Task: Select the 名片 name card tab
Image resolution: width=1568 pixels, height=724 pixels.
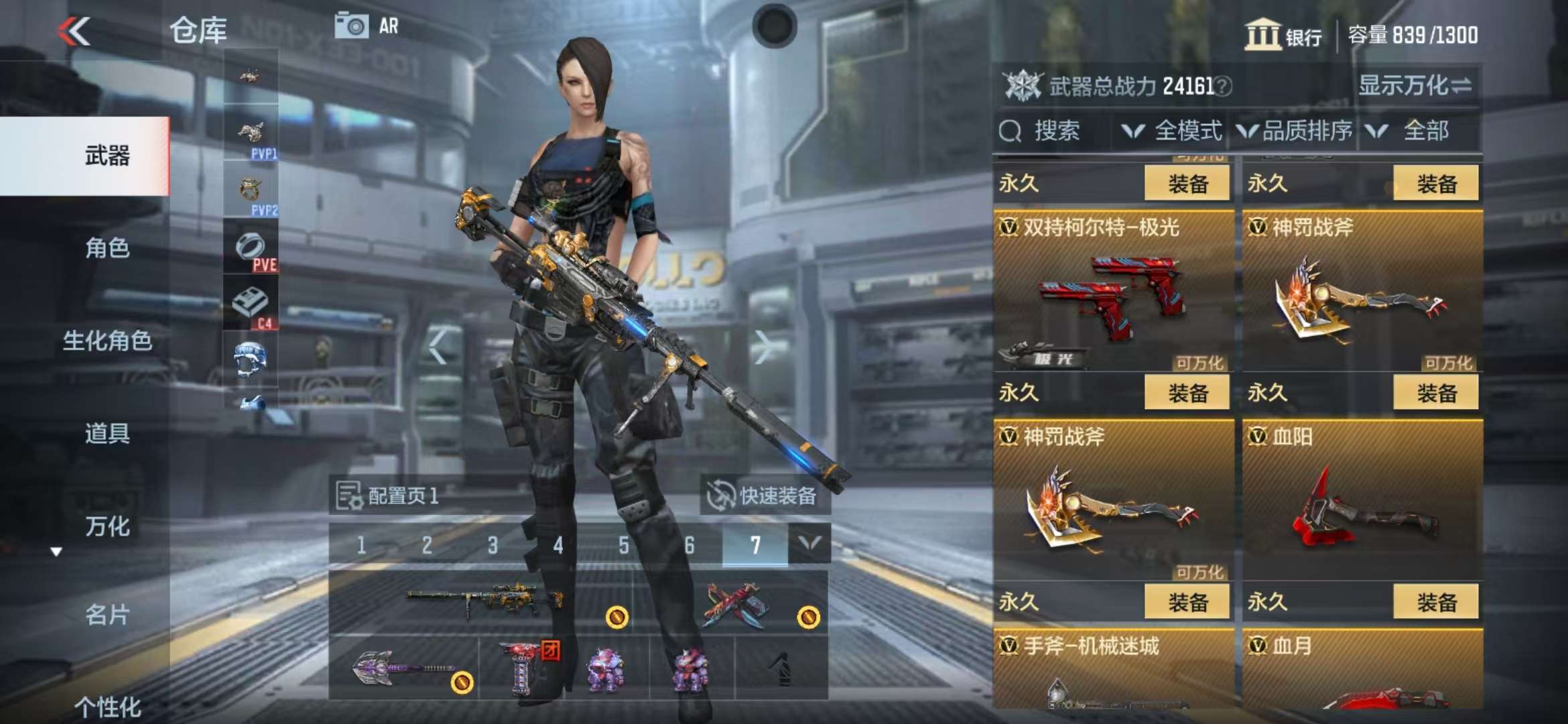Action: [107, 614]
